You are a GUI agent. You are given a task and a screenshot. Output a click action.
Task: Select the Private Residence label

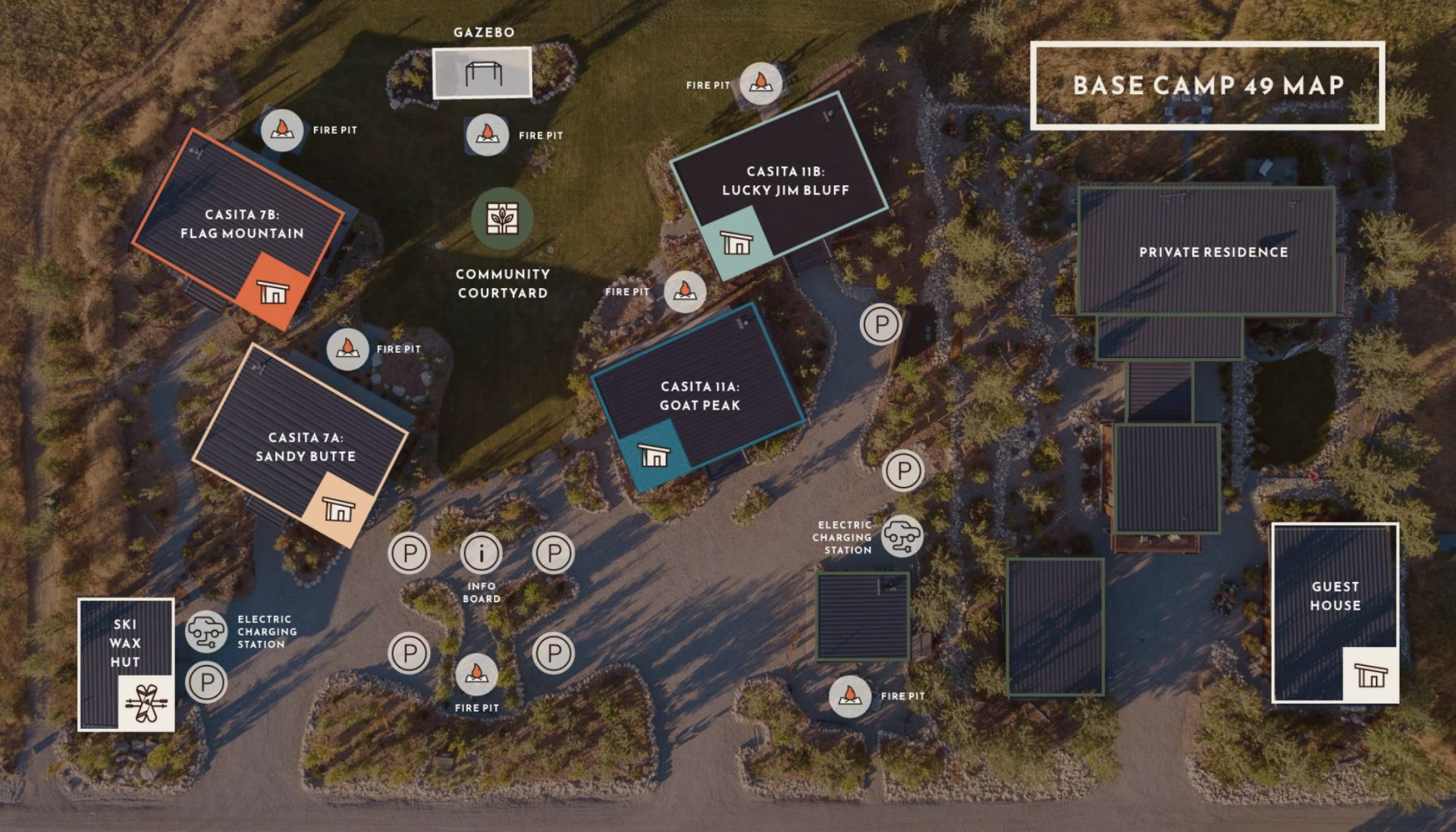tap(1213, 253)
